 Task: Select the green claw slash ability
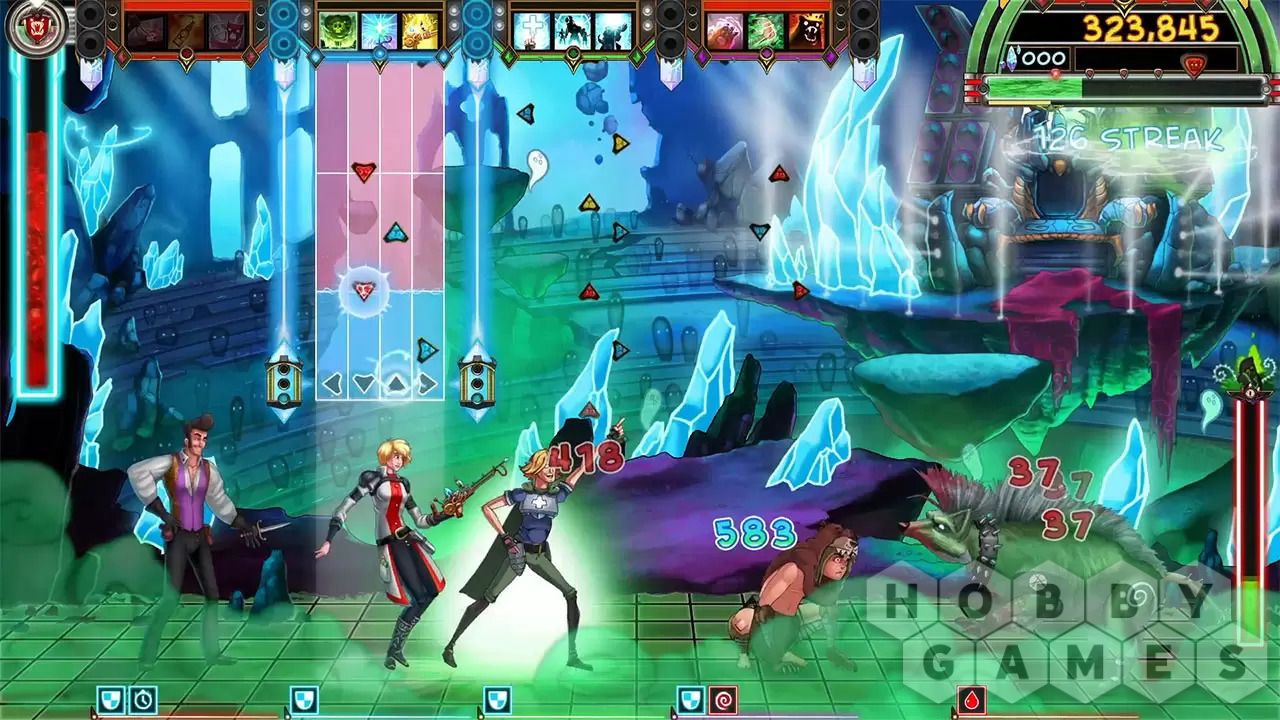765,31
